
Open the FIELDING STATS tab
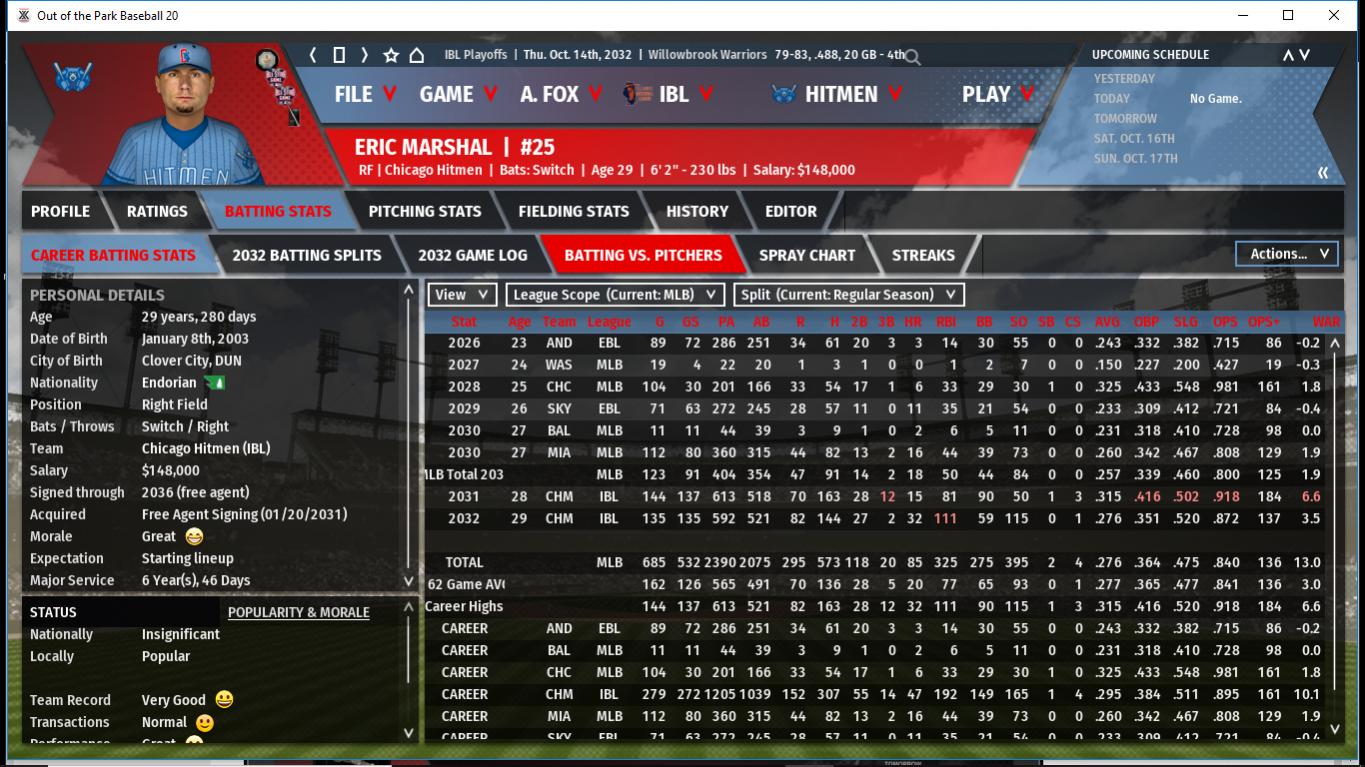(x=573, y=211)
